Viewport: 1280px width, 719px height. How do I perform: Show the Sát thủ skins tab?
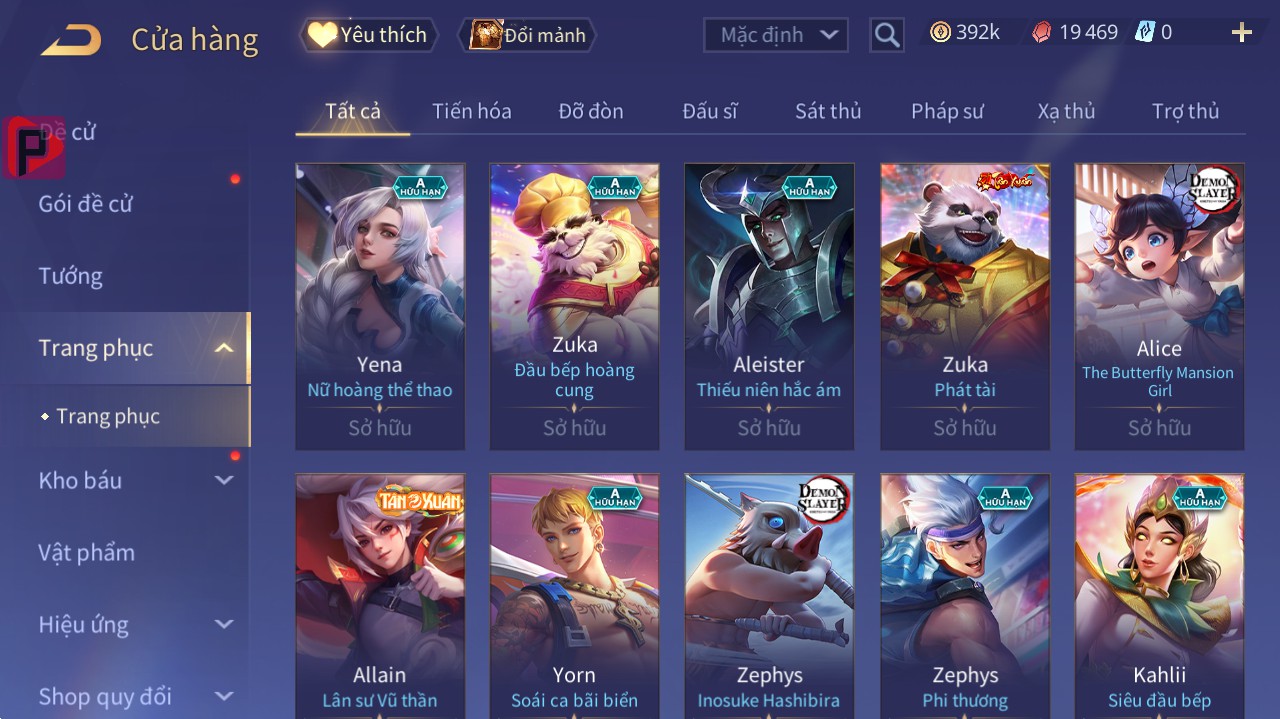(x=828, y=111)
